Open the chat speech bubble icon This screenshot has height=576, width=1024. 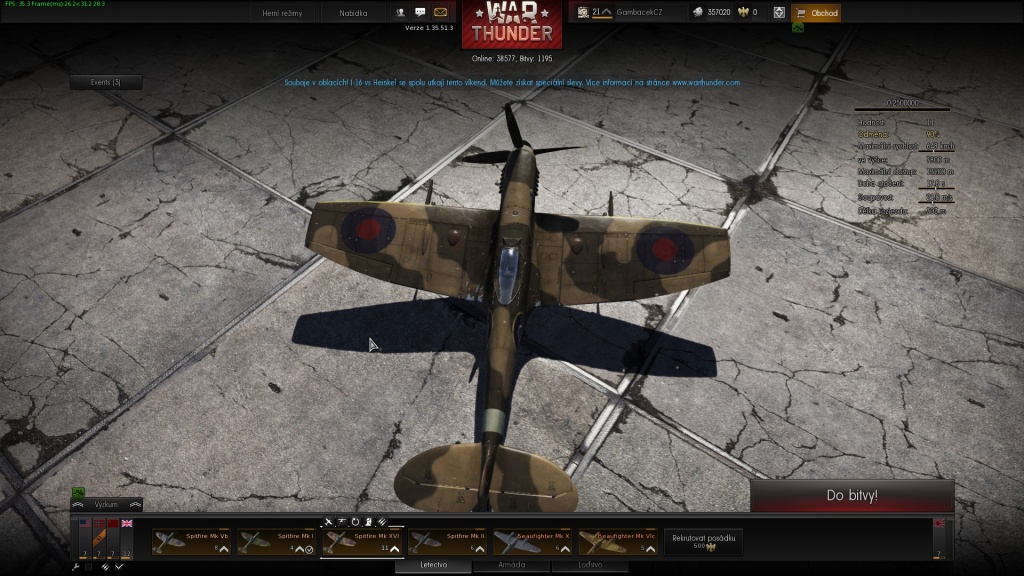421,13
